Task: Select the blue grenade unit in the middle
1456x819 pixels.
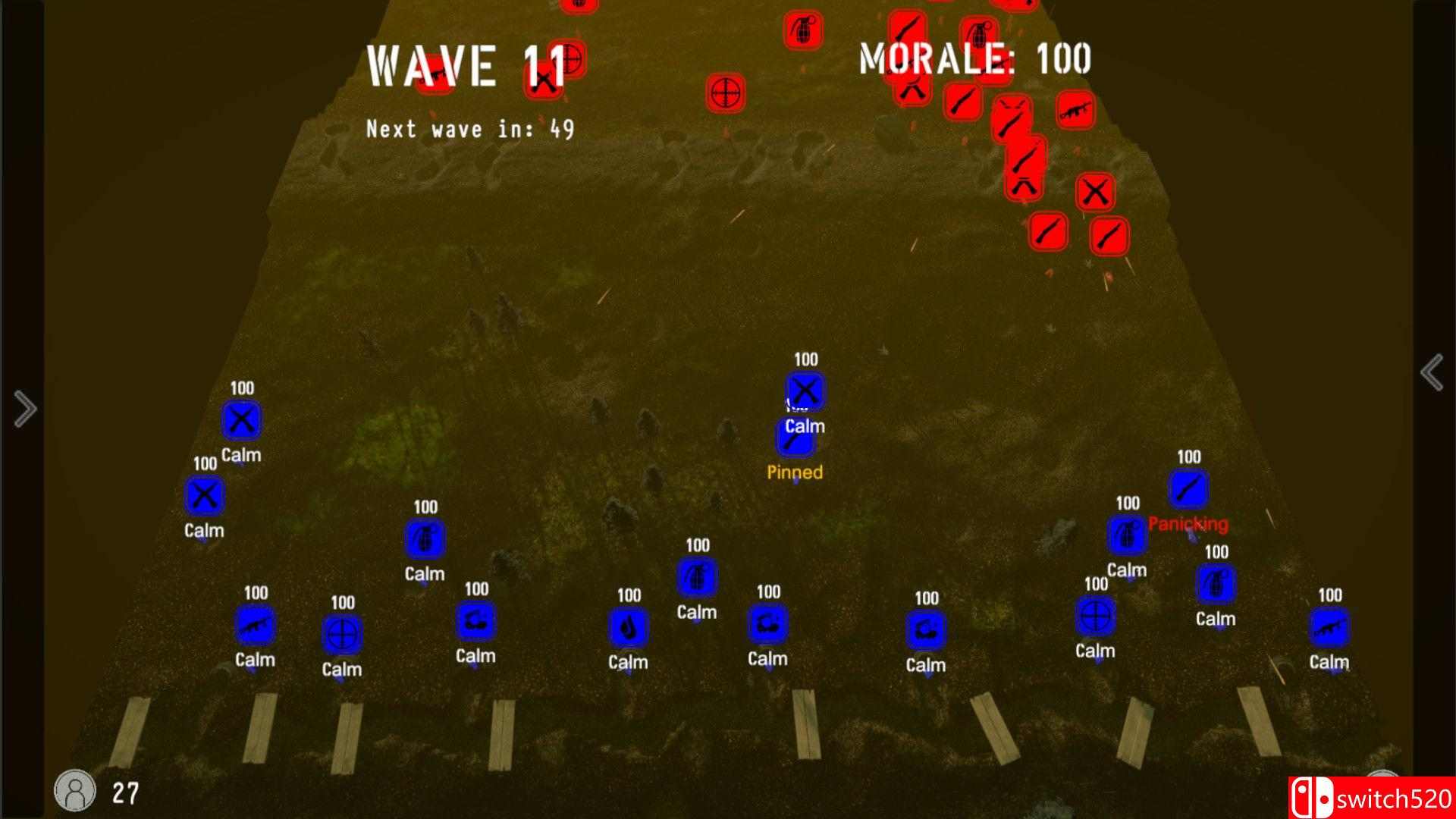Action: 696,578
